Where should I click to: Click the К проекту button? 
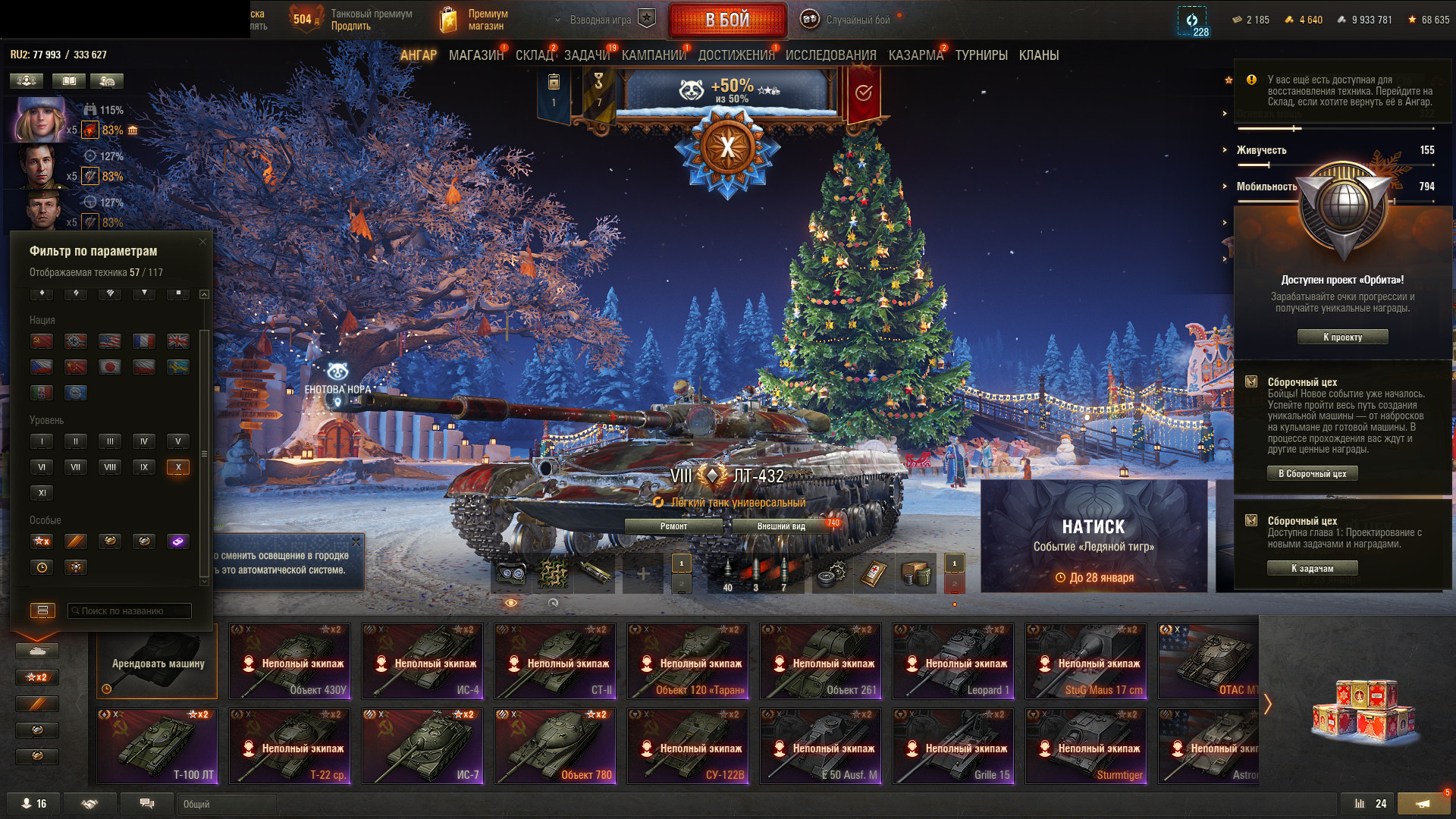click(x=1342, y=337)
